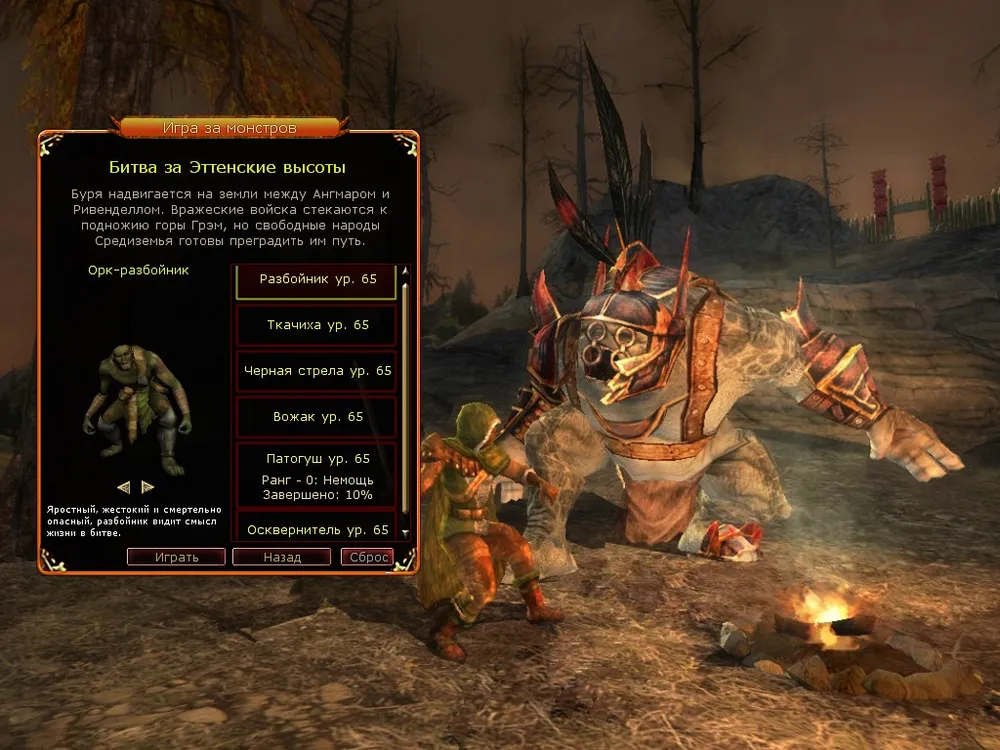The image size is (1000, 750).
Task: Select the Разбойник ур. 65 class entry
Action: pos(317,280)
